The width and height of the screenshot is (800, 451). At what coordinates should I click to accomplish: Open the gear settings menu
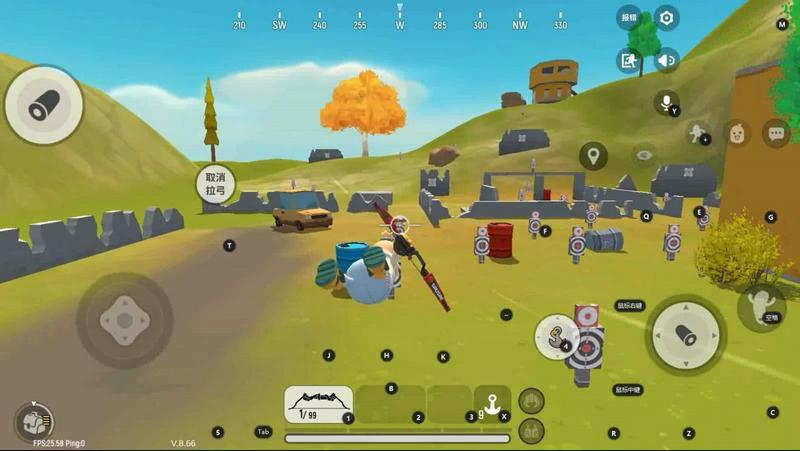point(667,17)
